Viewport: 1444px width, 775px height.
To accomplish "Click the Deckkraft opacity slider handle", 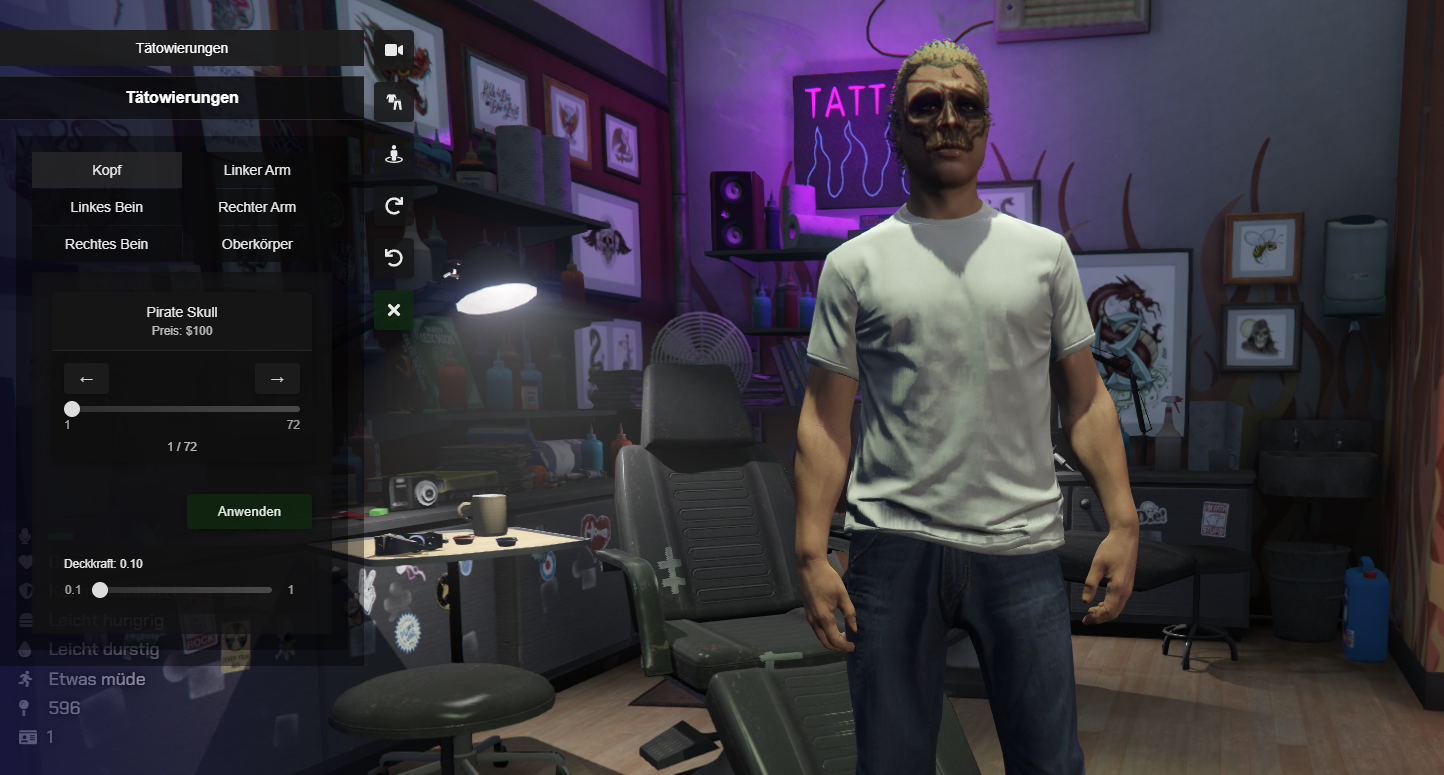I will pyautogui.click(x=100, y=590).
